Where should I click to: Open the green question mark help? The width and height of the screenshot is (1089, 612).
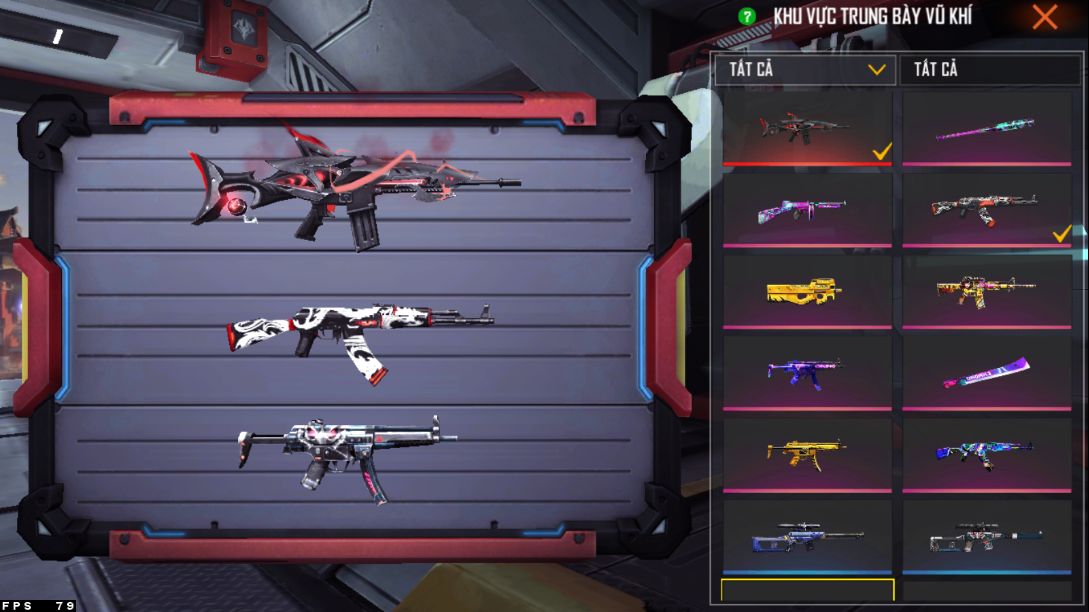(746, 16)
